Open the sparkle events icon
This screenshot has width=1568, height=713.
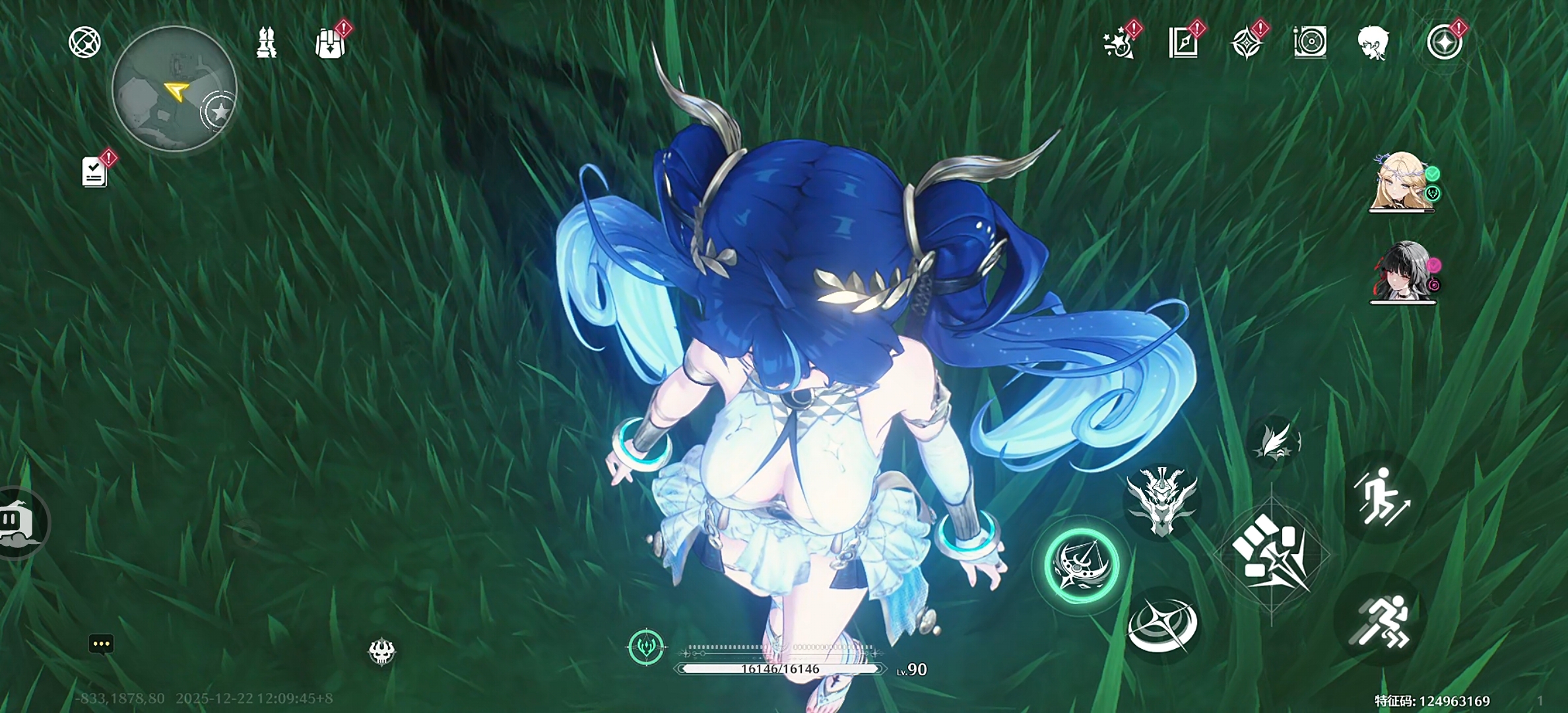point(1119,44)
